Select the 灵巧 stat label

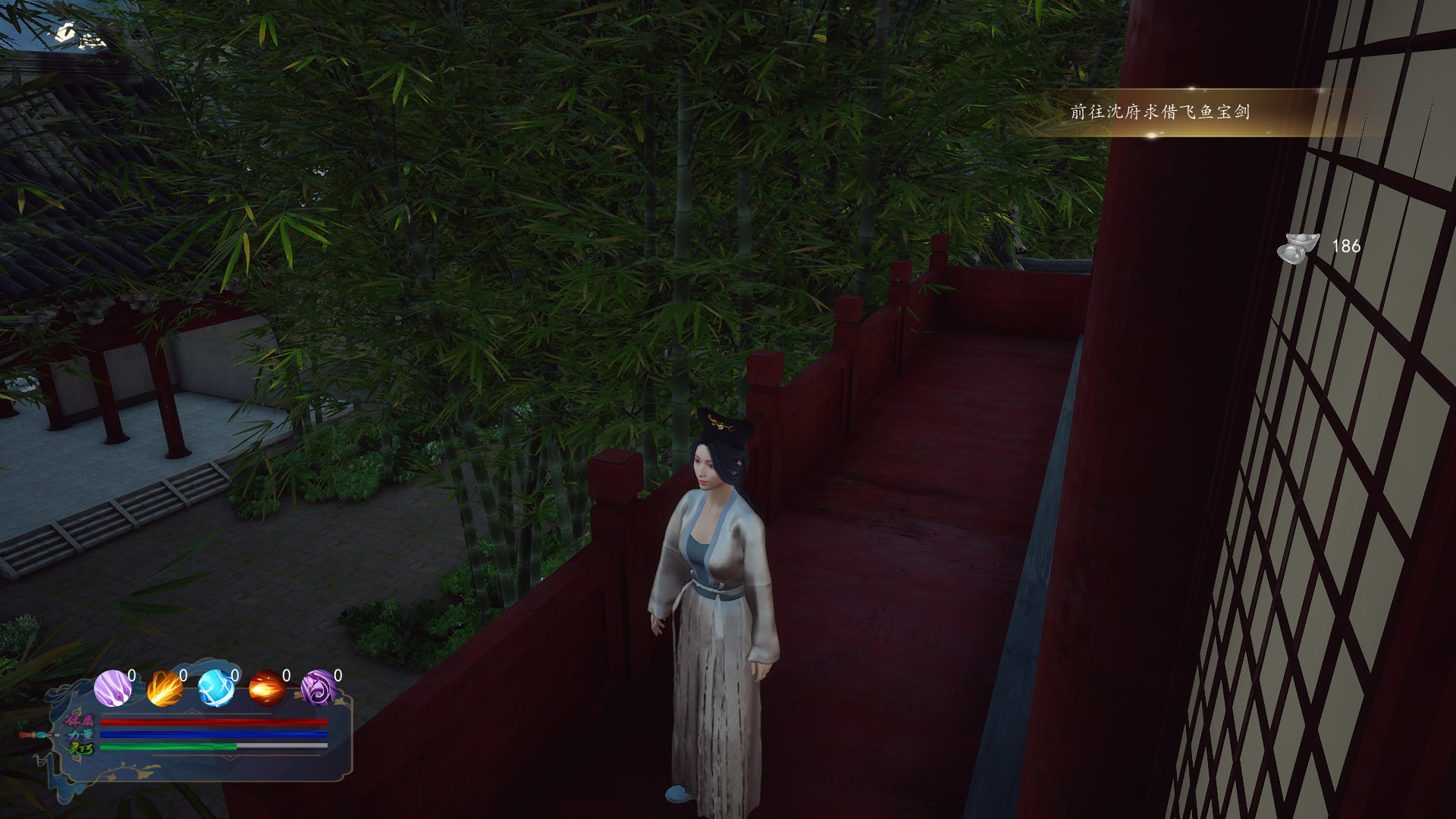click(x=81, y=747)
